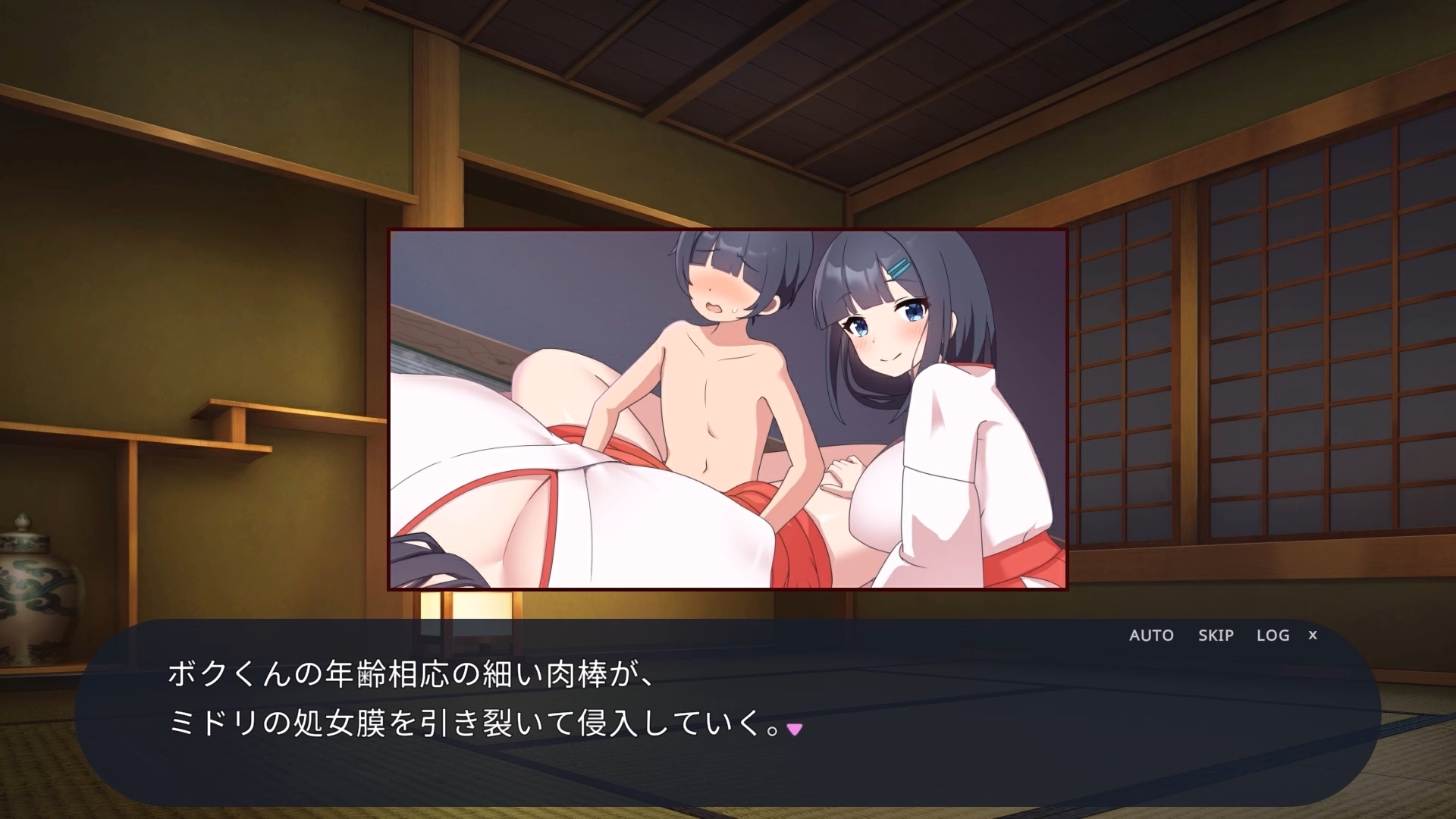
Task: Activate SKIP mode to fast-forward dialogue
Action: tap(1214, 636)
